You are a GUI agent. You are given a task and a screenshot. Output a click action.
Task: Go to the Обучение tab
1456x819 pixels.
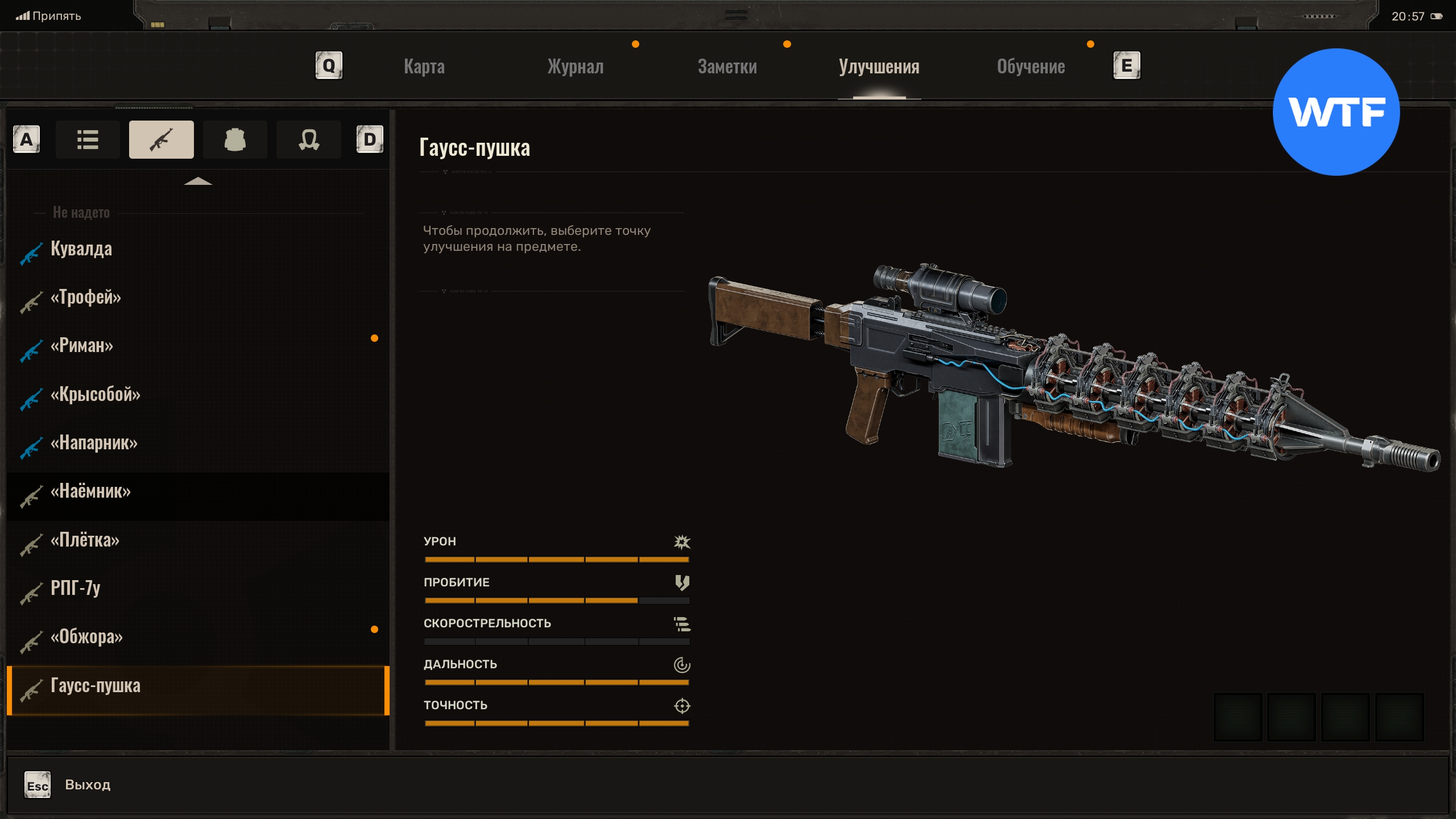(x=1031, y=67)
